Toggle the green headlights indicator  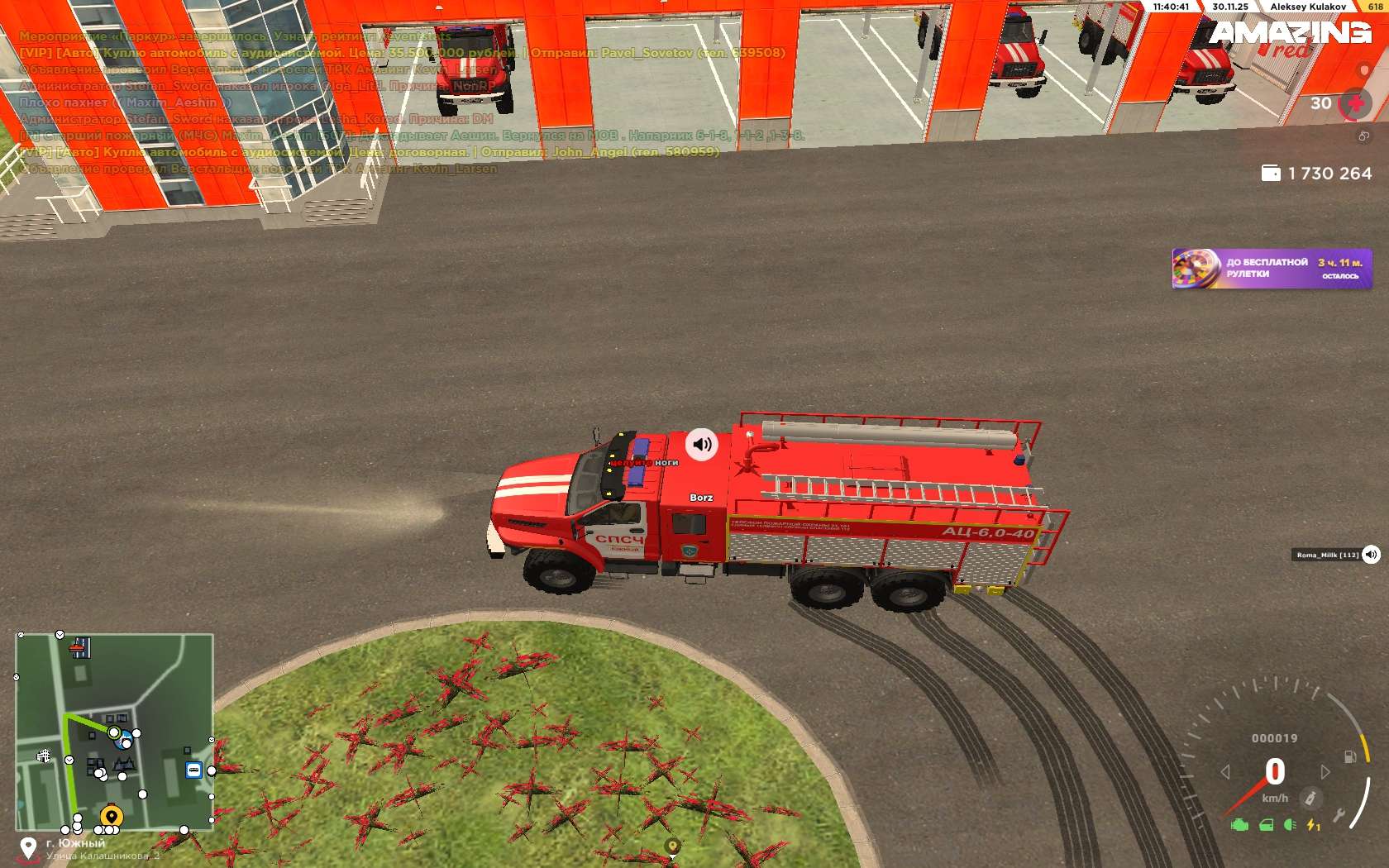pyautogui.click(x=1290, y=825)
